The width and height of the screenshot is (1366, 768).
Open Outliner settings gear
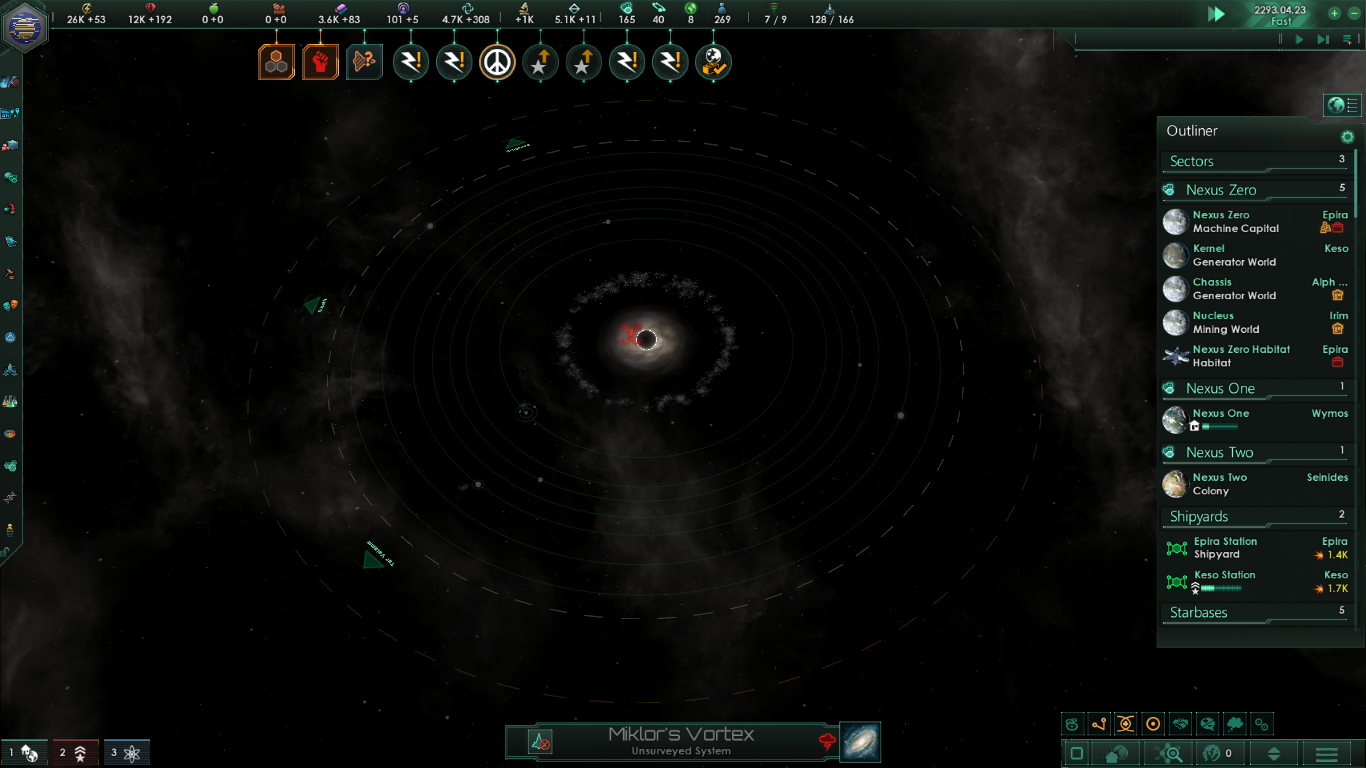pos(1347,137)
